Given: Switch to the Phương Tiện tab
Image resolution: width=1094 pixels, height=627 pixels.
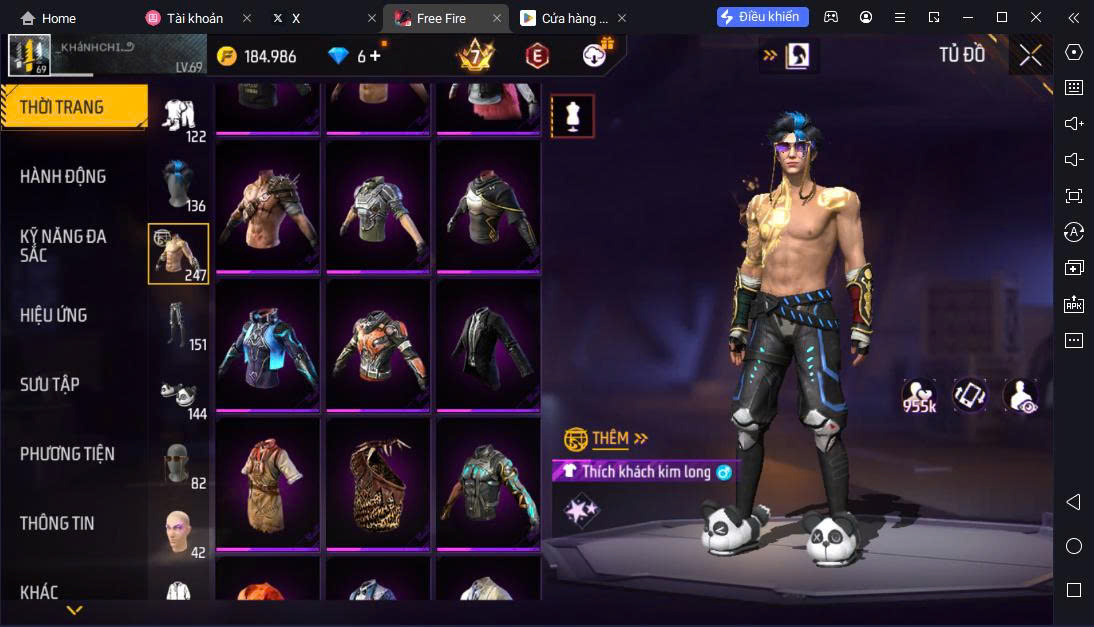Looking at the screenshot, I should tap(67, 454).
